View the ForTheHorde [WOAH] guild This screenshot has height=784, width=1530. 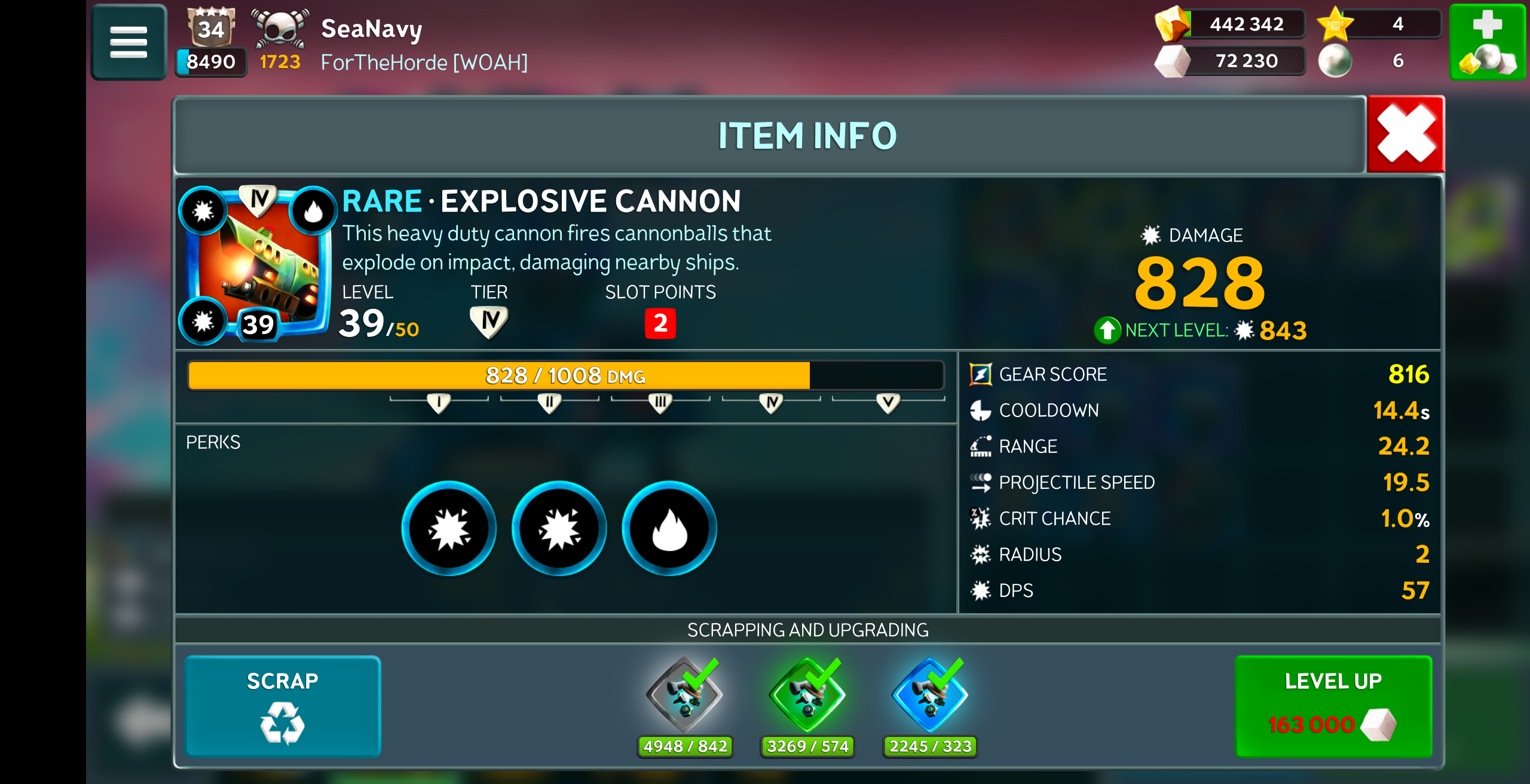tap(424, 62)
